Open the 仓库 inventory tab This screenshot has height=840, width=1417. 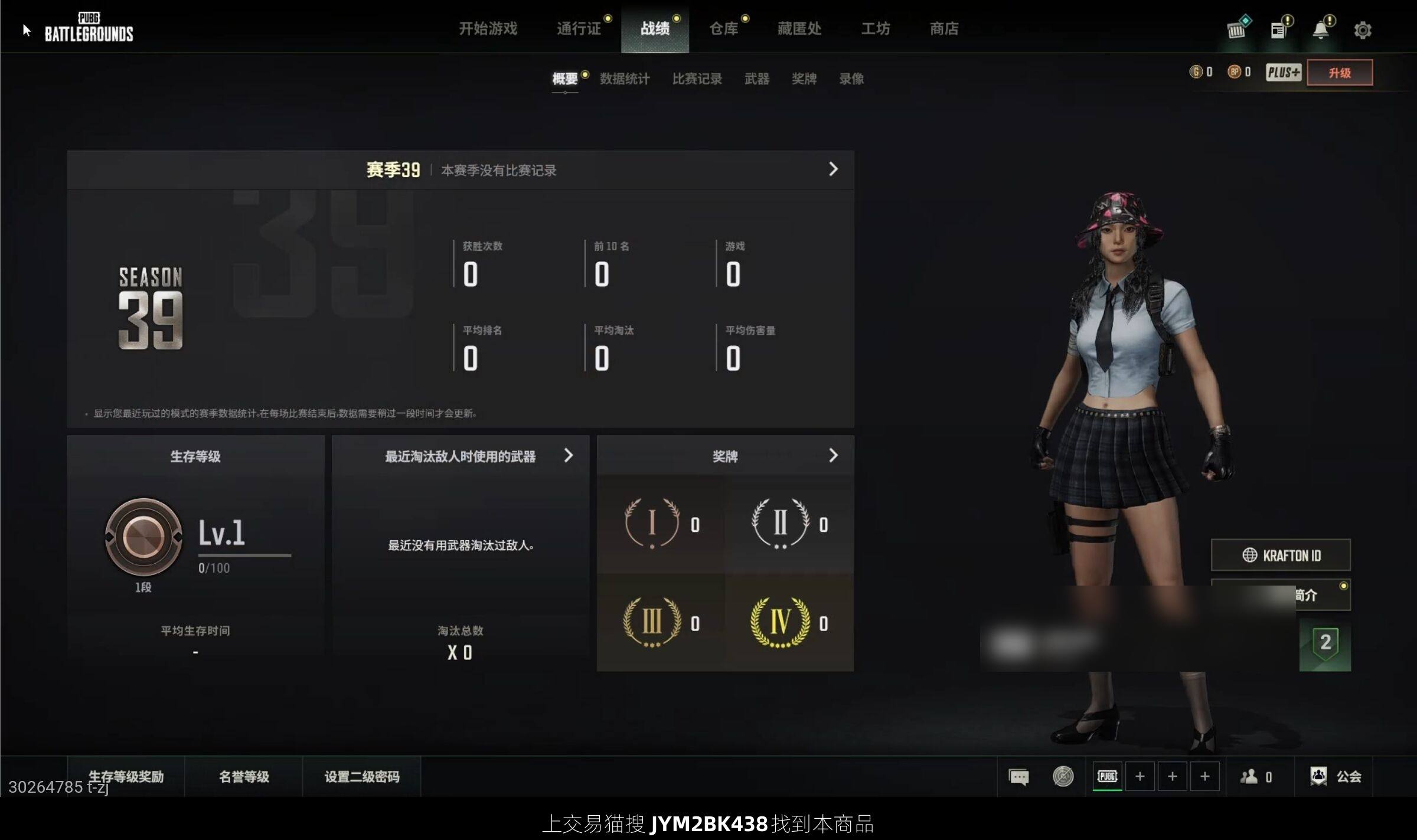[x=723, y=28]
